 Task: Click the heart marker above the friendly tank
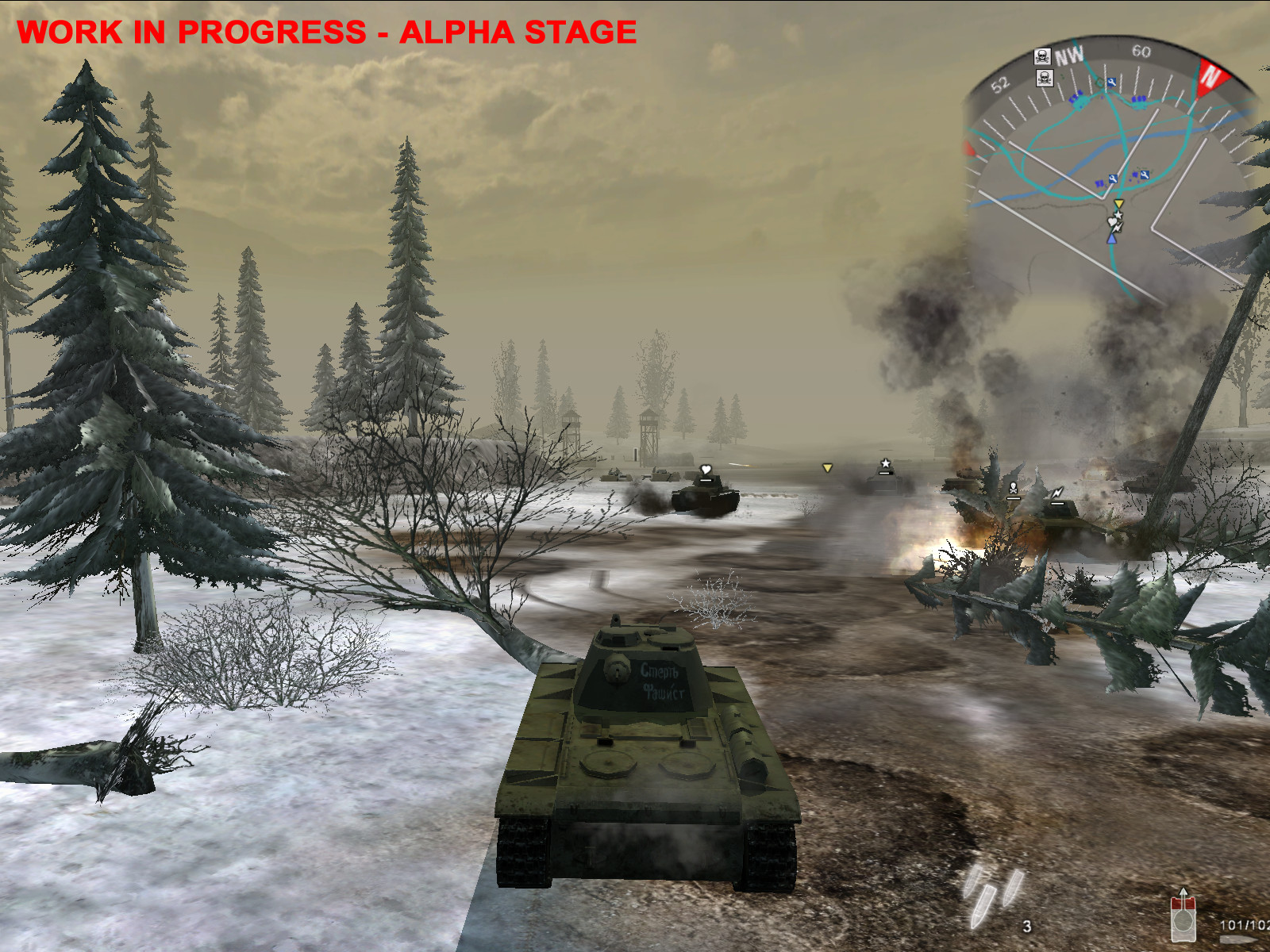coord(705,468)
